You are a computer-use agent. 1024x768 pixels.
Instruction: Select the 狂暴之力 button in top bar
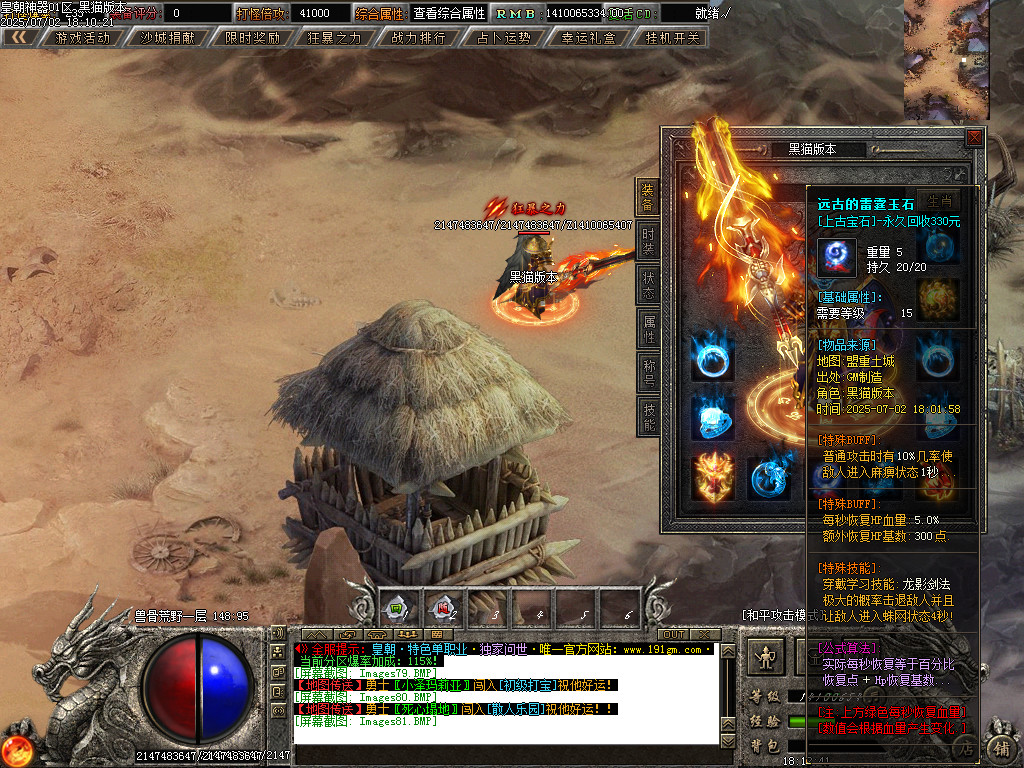click(335, 38)
